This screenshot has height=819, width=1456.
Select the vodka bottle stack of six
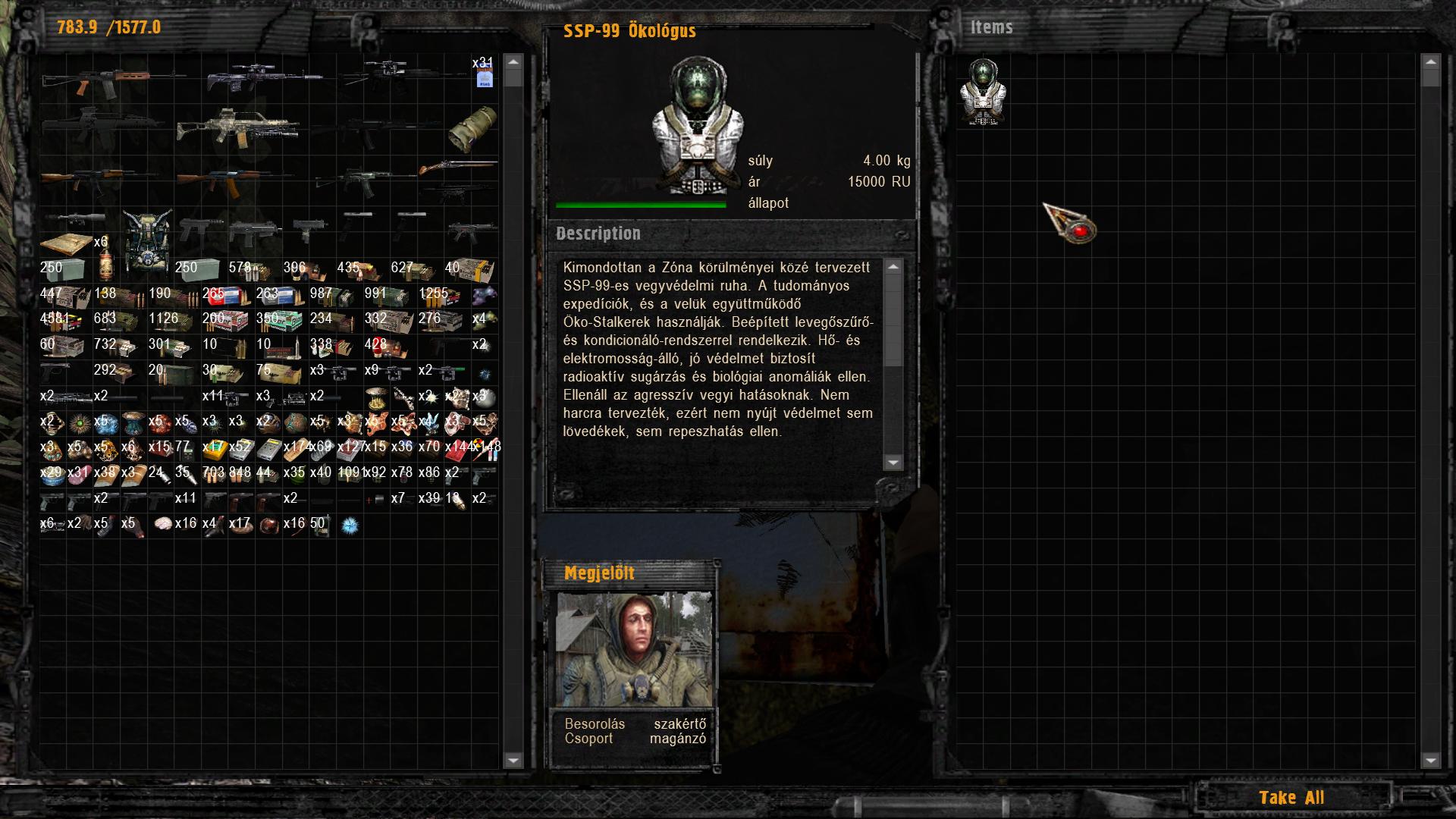[x=105, y=262]
